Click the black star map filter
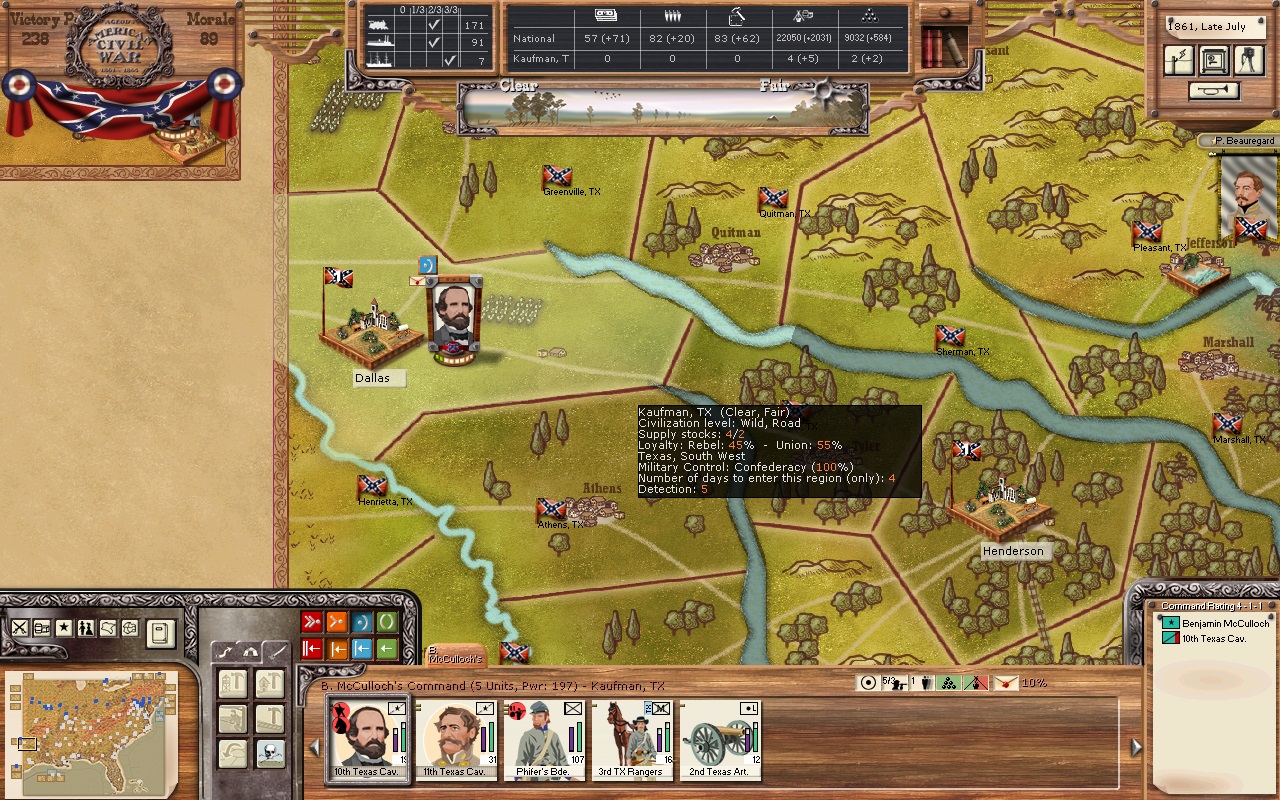1280x800 pixels. (x=63, y=628)
